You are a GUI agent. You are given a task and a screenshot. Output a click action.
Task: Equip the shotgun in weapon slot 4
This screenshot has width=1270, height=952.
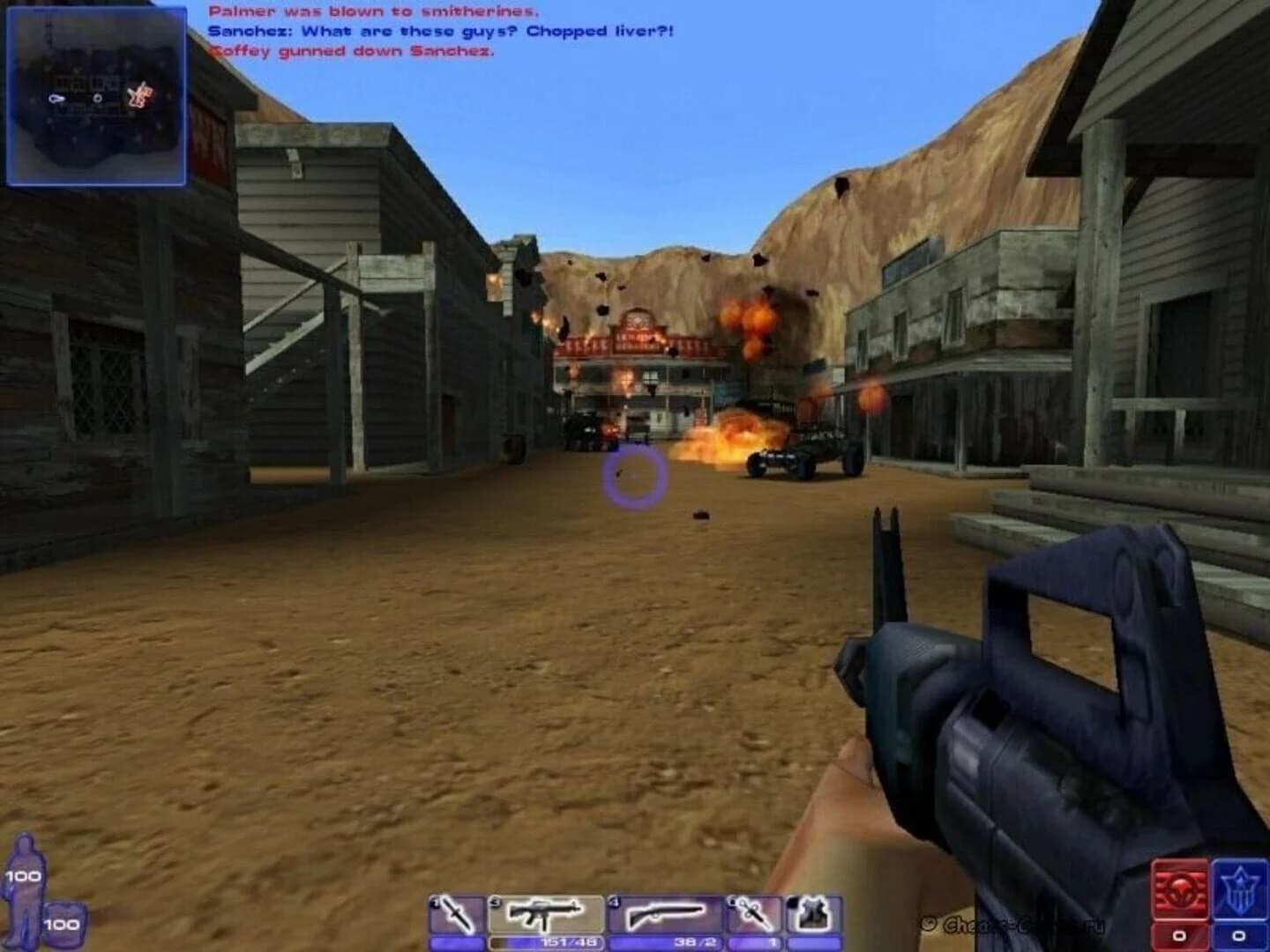665,913
